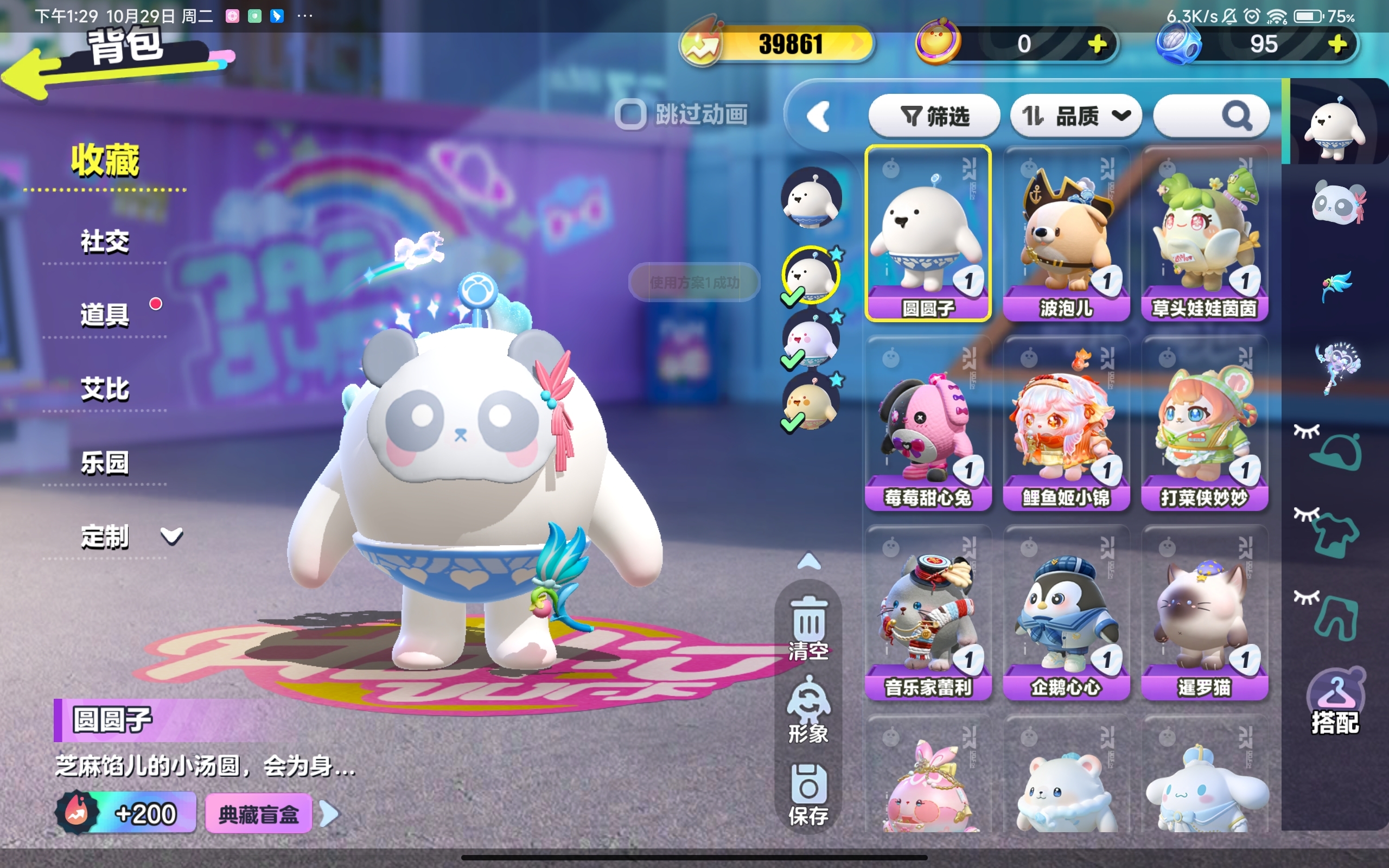Screen dimensions: 1389x868
Task: Switch to the 艾比 category
Action: pyautogui.click(x=105, y=389)
